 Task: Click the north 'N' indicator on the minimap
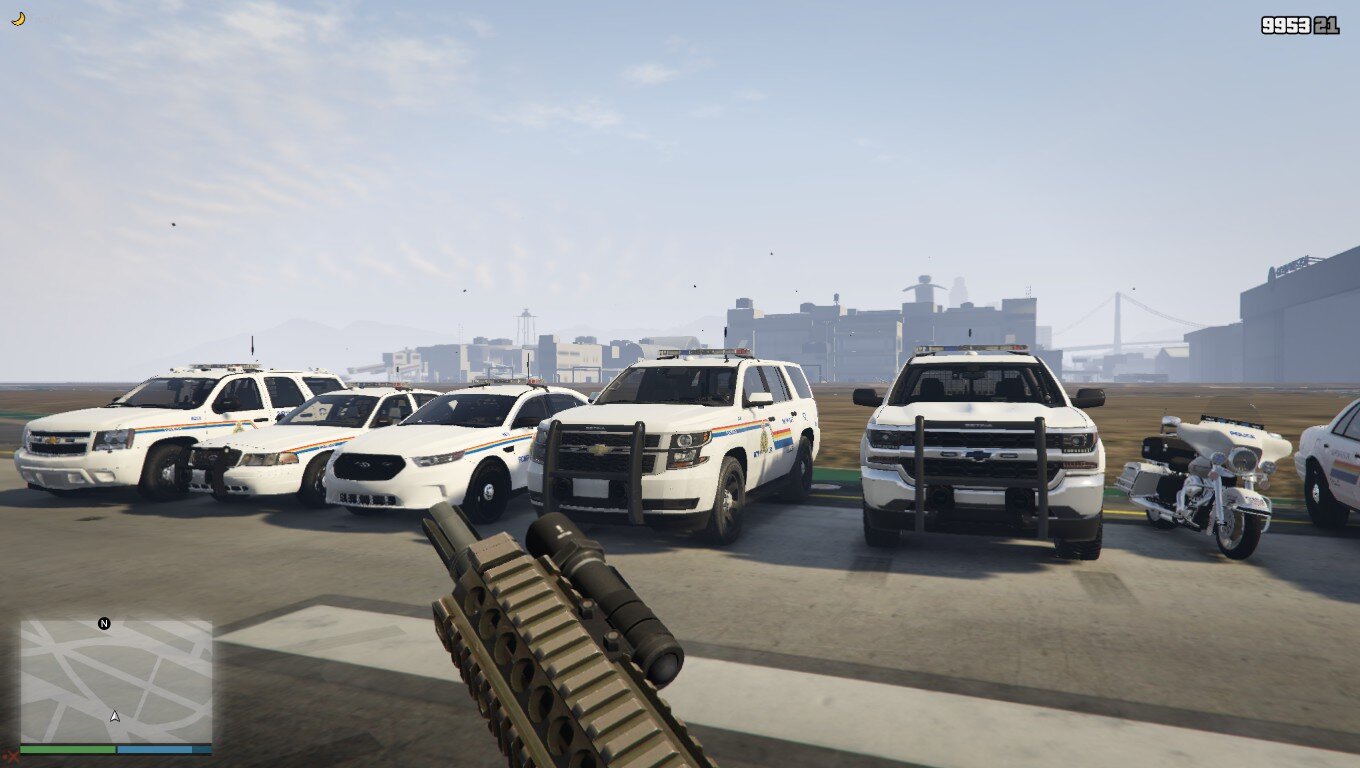[103, 622]
